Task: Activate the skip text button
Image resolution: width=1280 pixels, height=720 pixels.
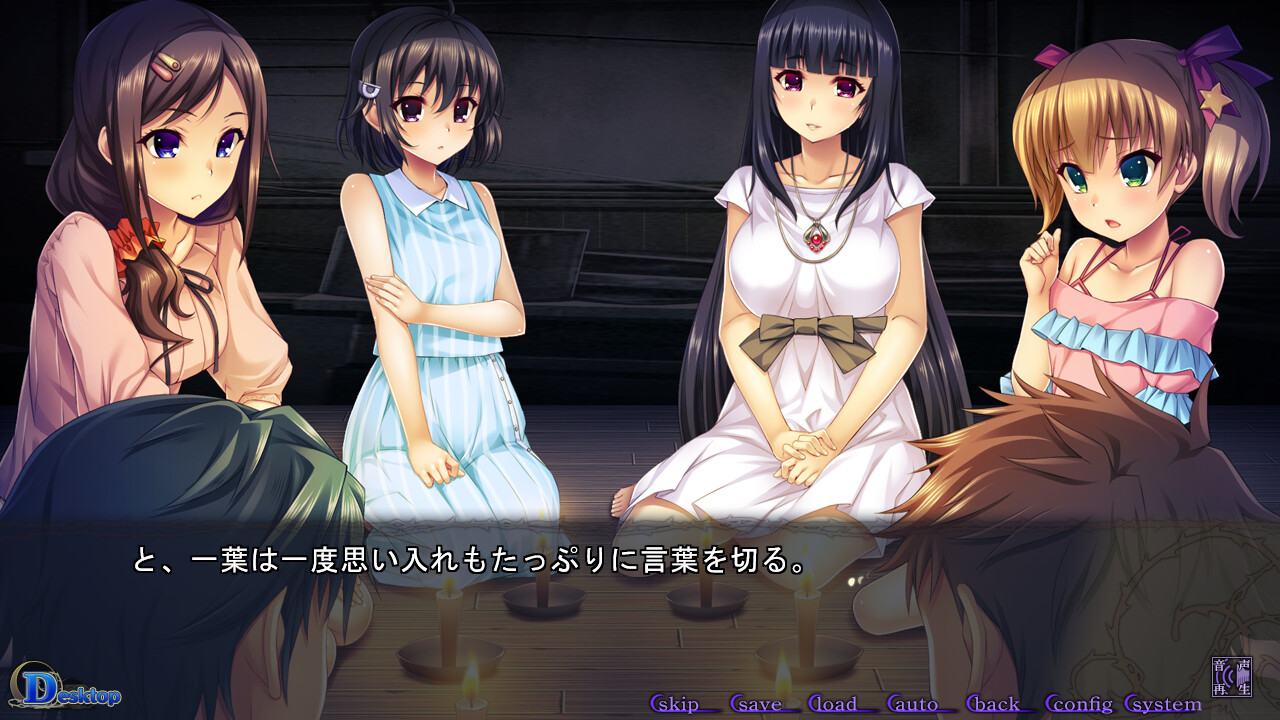Action: coord(684,704)
